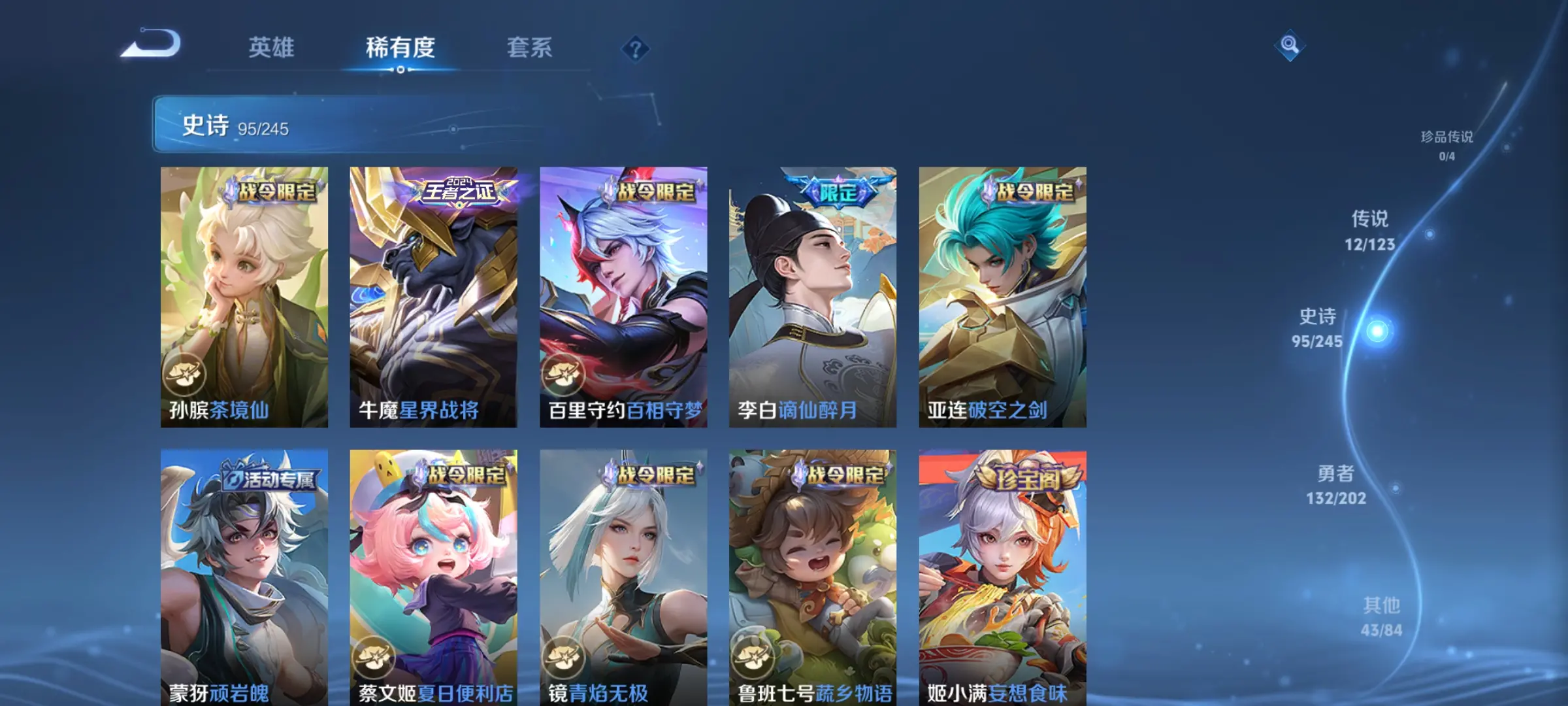Viewport: 1568px width, 706px height.
Task: Choose the 镜 青焰无极 skin card
Action: [623, 577]
